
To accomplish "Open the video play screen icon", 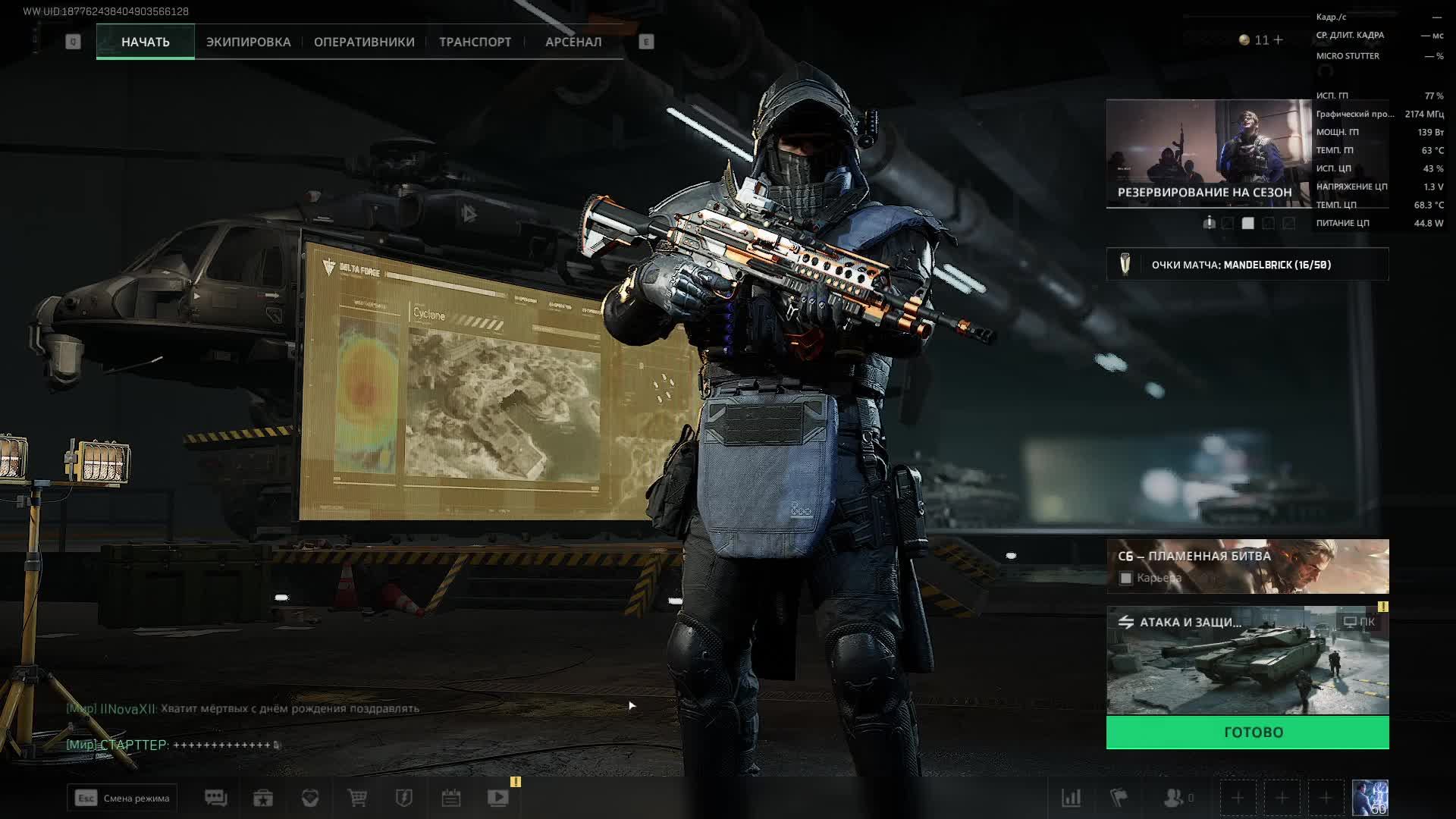I will click(498, 798).
